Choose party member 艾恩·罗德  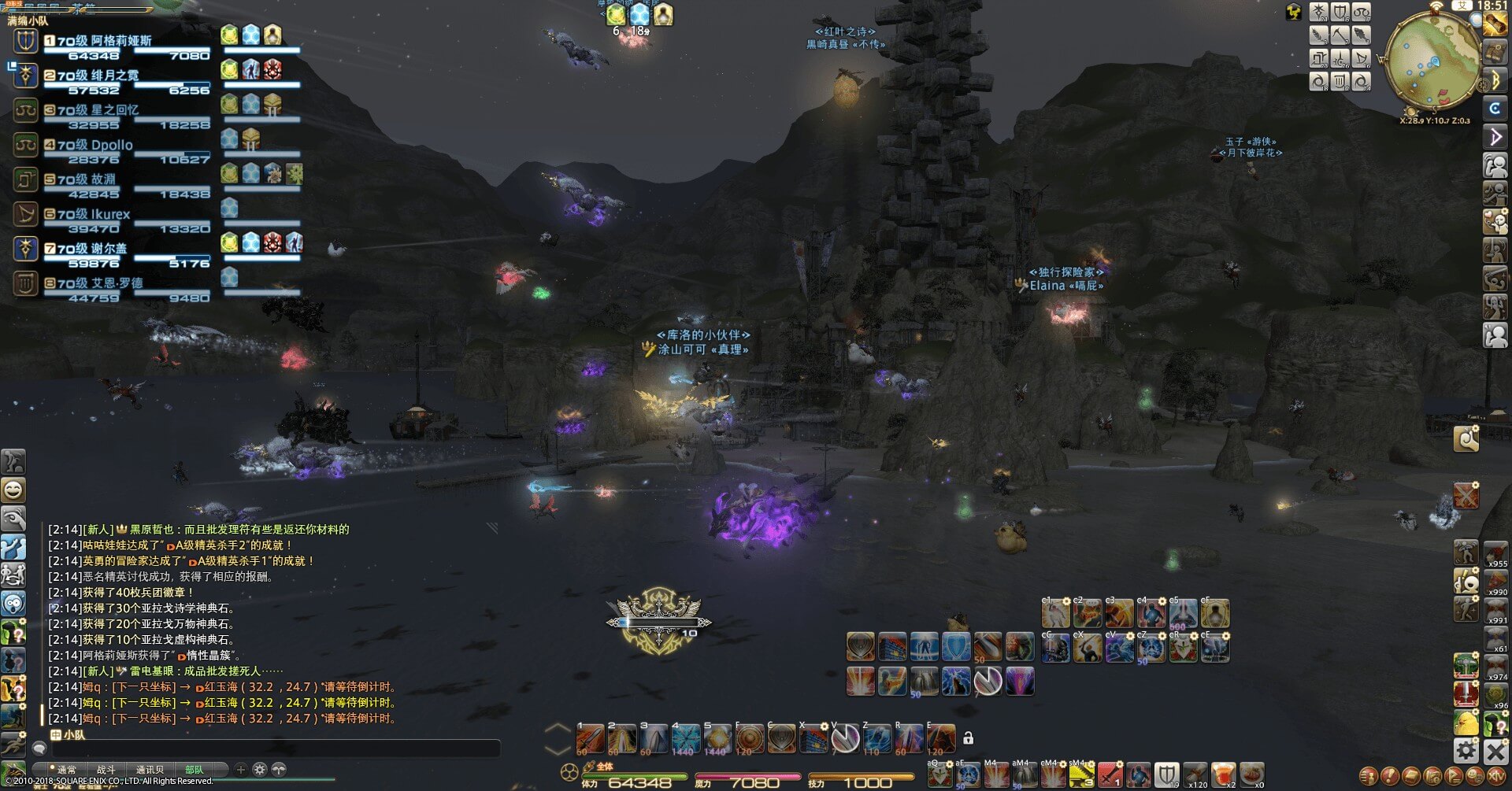(99, 283)
